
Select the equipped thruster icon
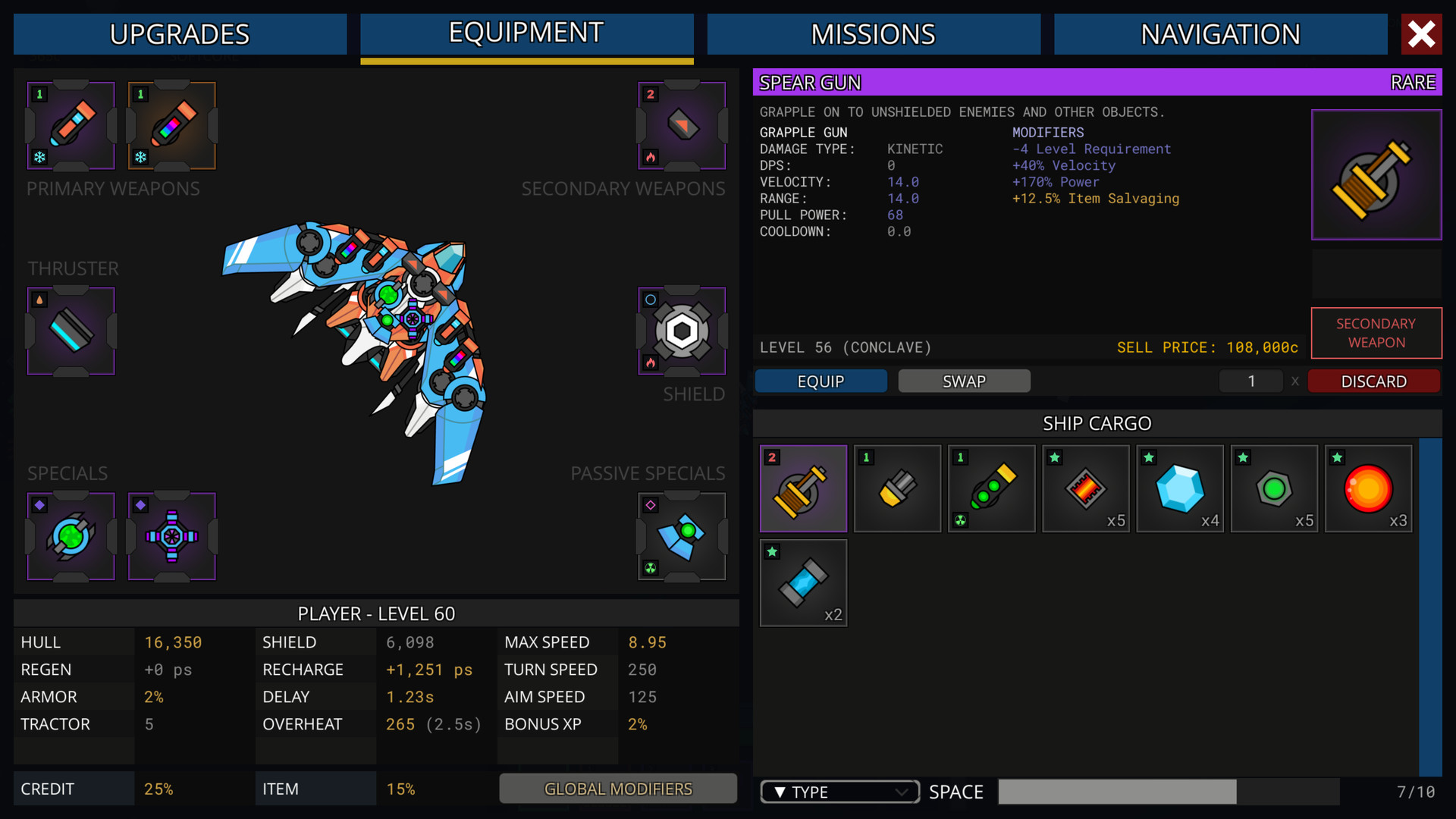click(70, 331)
